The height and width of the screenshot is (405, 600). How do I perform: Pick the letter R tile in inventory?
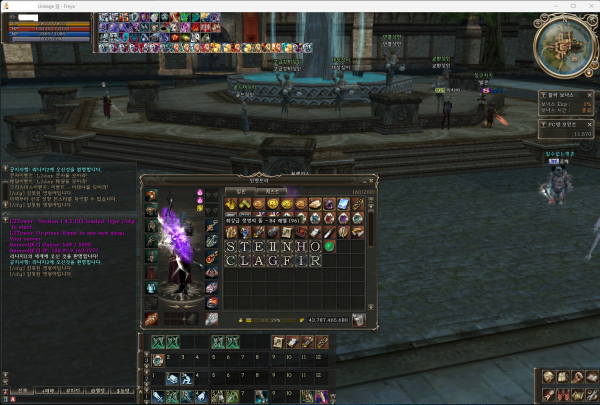pos(314,260)
